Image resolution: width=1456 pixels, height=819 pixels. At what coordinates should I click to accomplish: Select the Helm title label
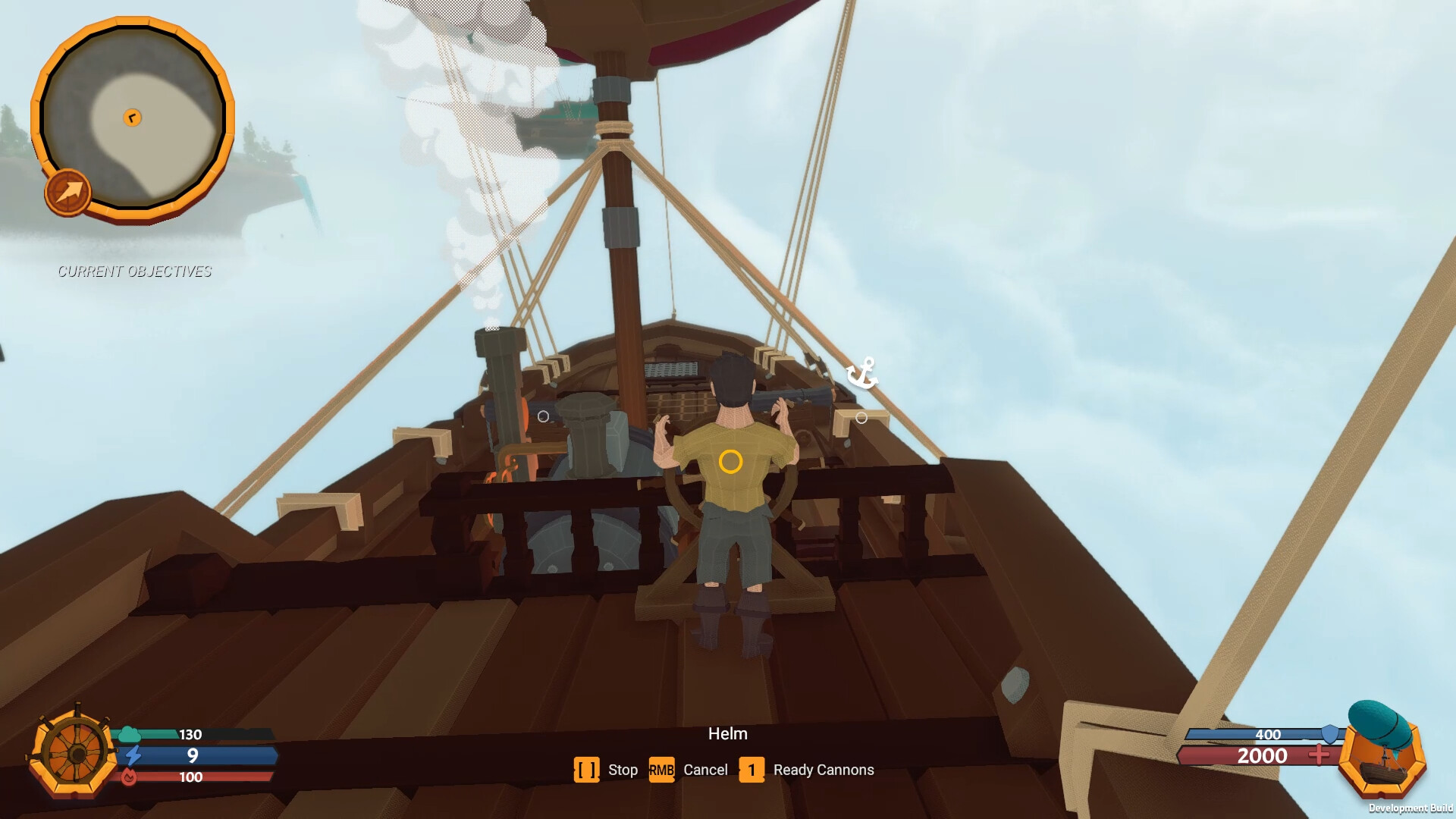728,733
